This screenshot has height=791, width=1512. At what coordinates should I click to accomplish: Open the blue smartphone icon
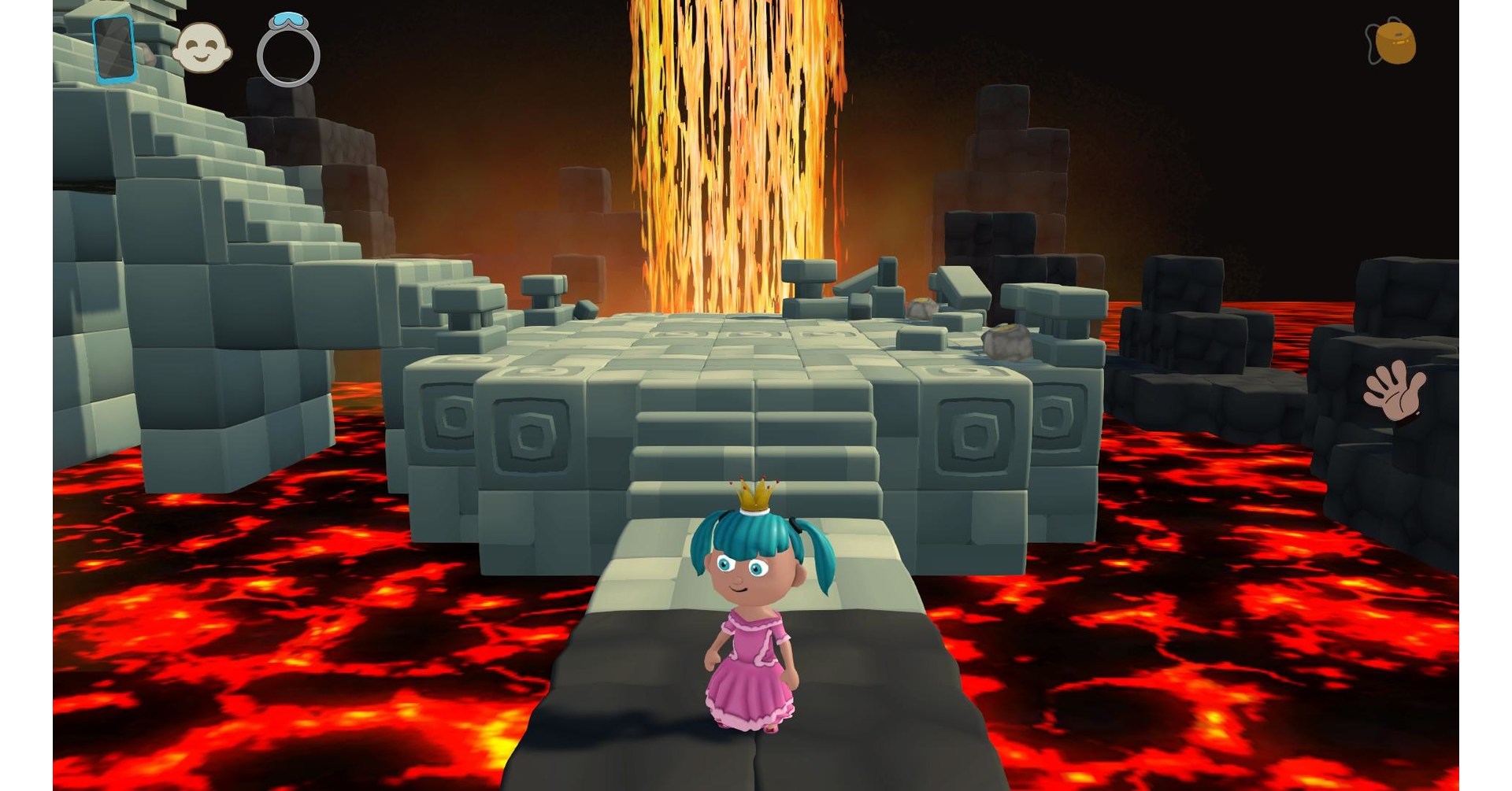(115, 49)
